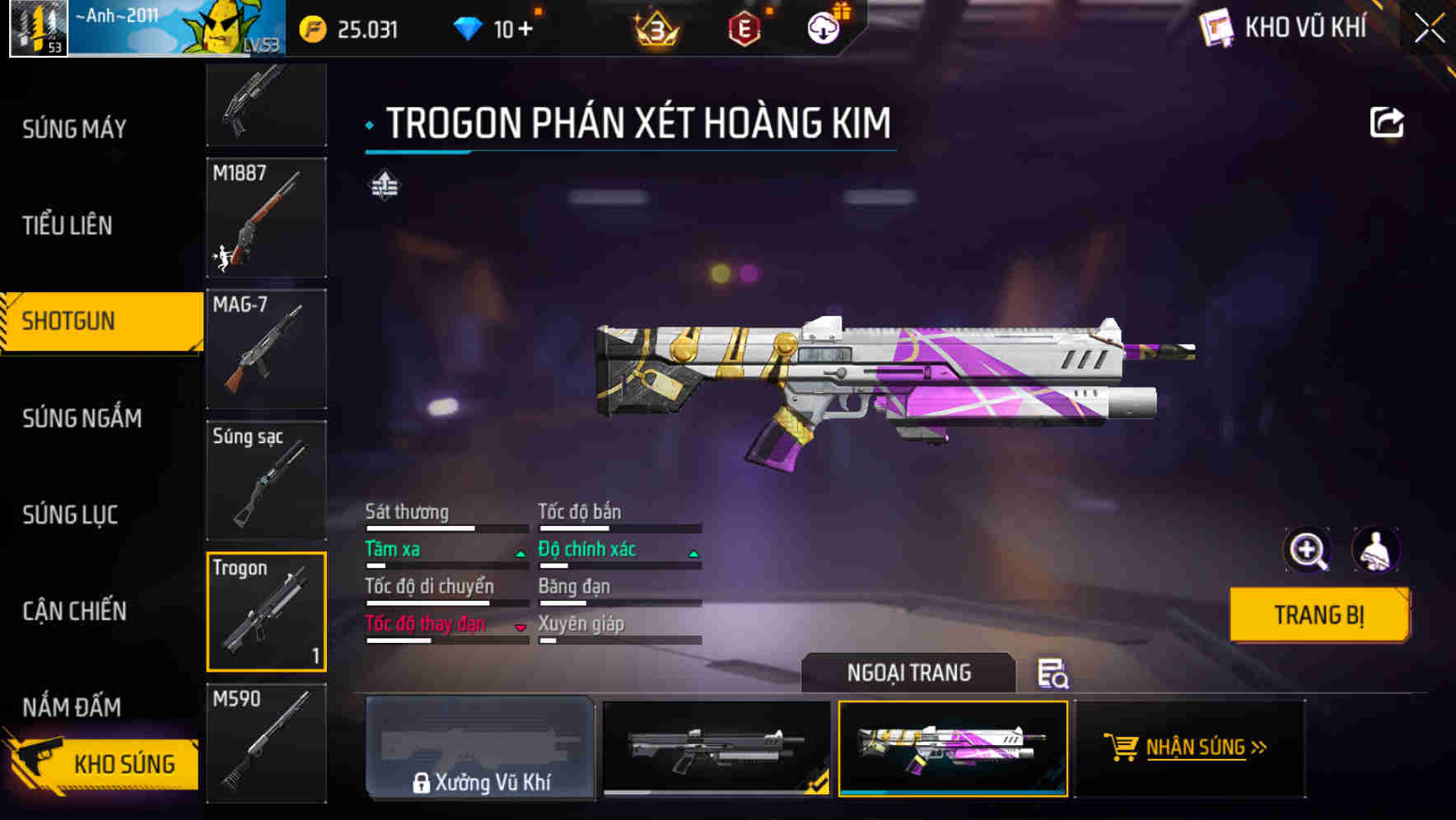1456x820 pixels.
Task: Toggle the magnifier zoom view
Action: pyautogui.click(x=1308, y=550)
